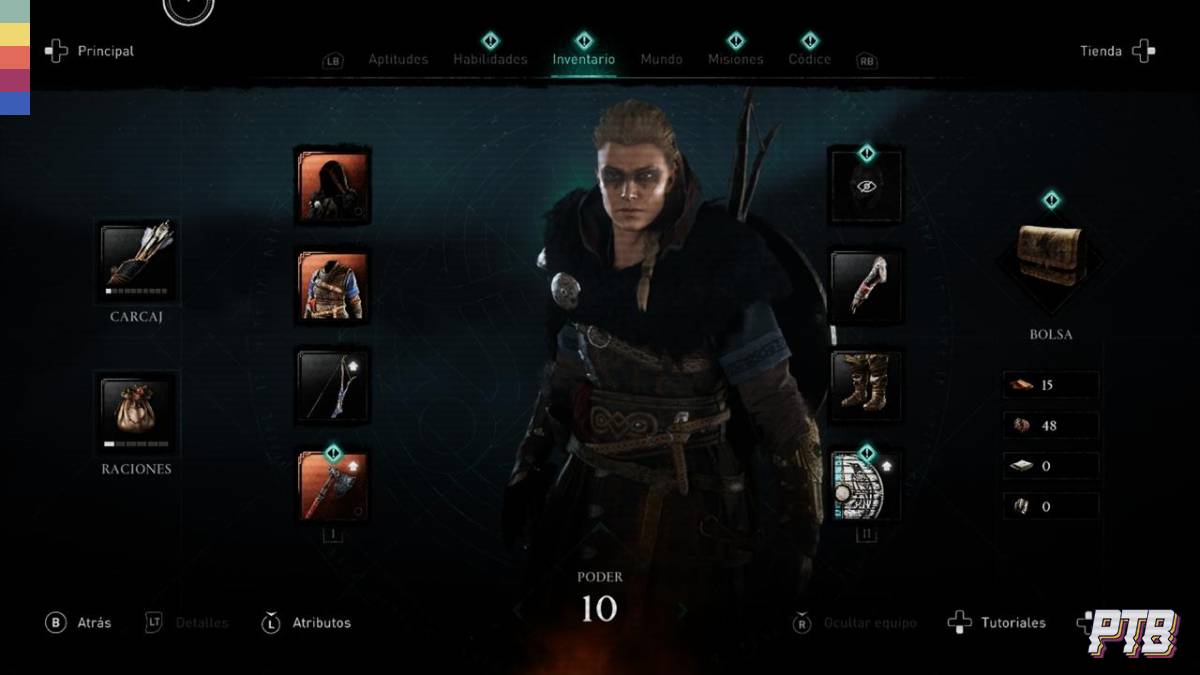Switch to the Aptitudes tab
Viewport: 1200px width, 675px height.
(x=398, y=59)
